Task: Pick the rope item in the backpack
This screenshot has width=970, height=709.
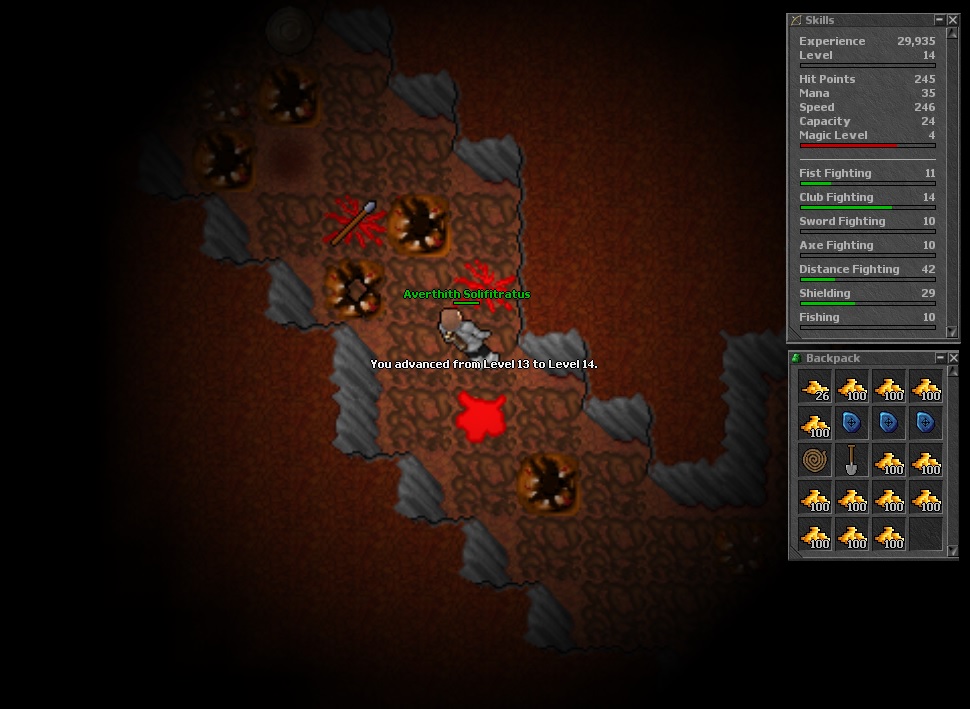Action: (815, 460)
